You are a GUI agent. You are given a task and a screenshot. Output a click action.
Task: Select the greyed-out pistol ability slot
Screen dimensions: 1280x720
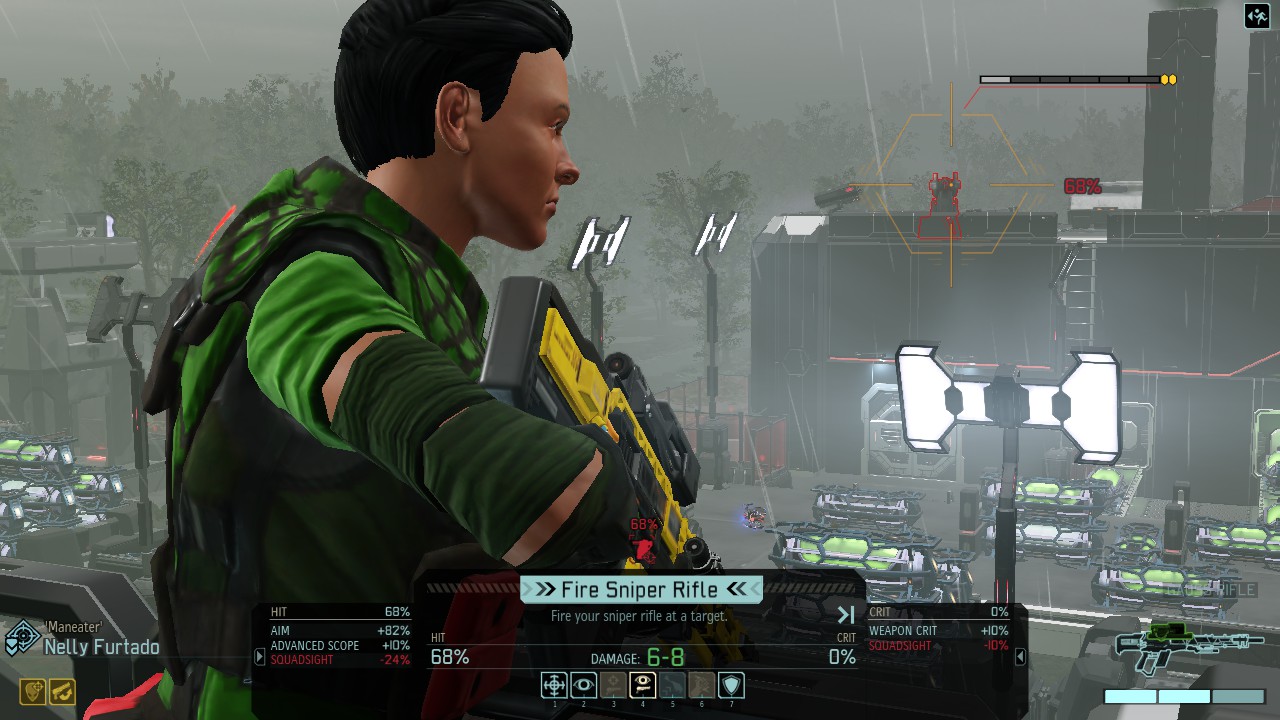pos(613,684)
